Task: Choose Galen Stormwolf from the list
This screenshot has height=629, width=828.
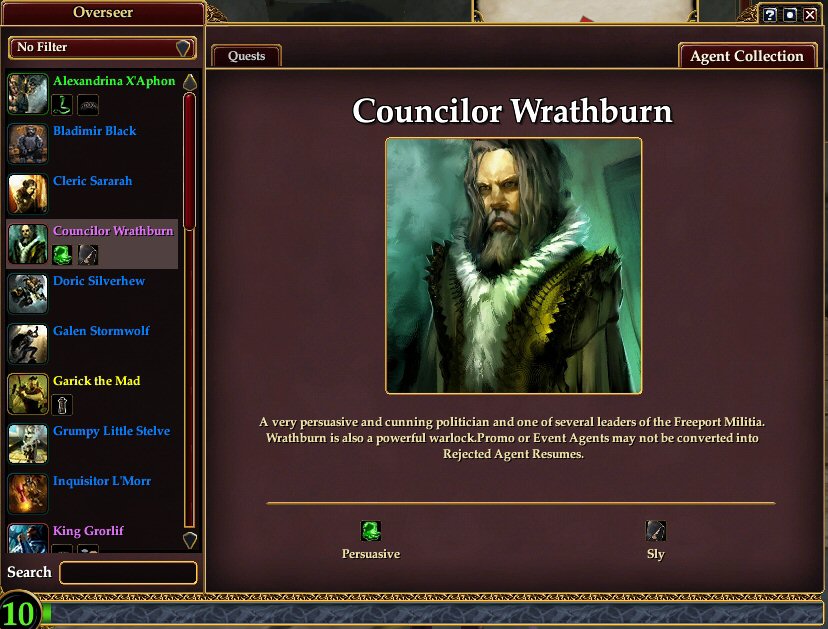Action: point(101,331)
